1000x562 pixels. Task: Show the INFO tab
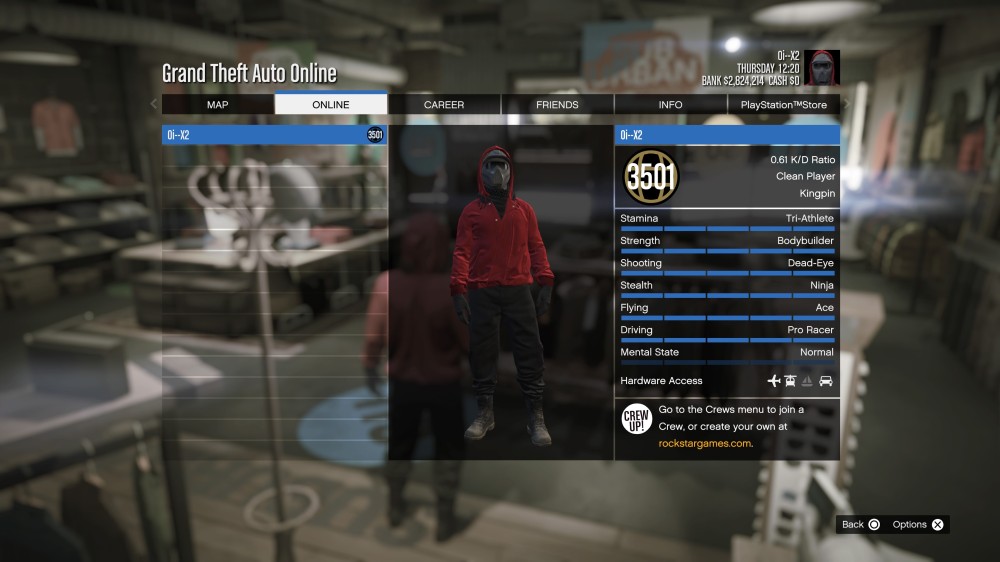pyautogui.click(x=671, y=104)
